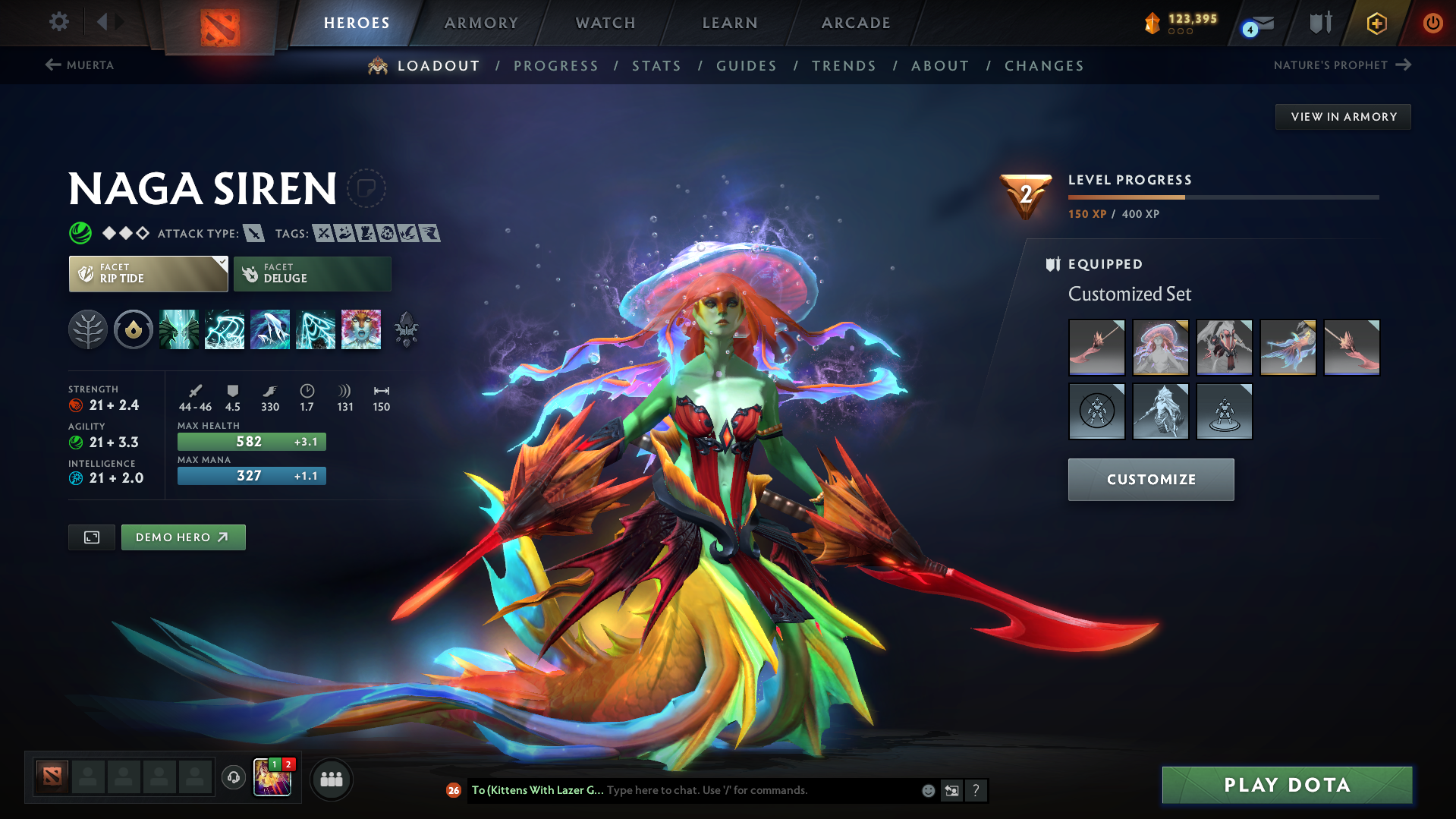1456x819 pixels.
Task: Click the talent tree icon
Action: (x=88, y=329)
